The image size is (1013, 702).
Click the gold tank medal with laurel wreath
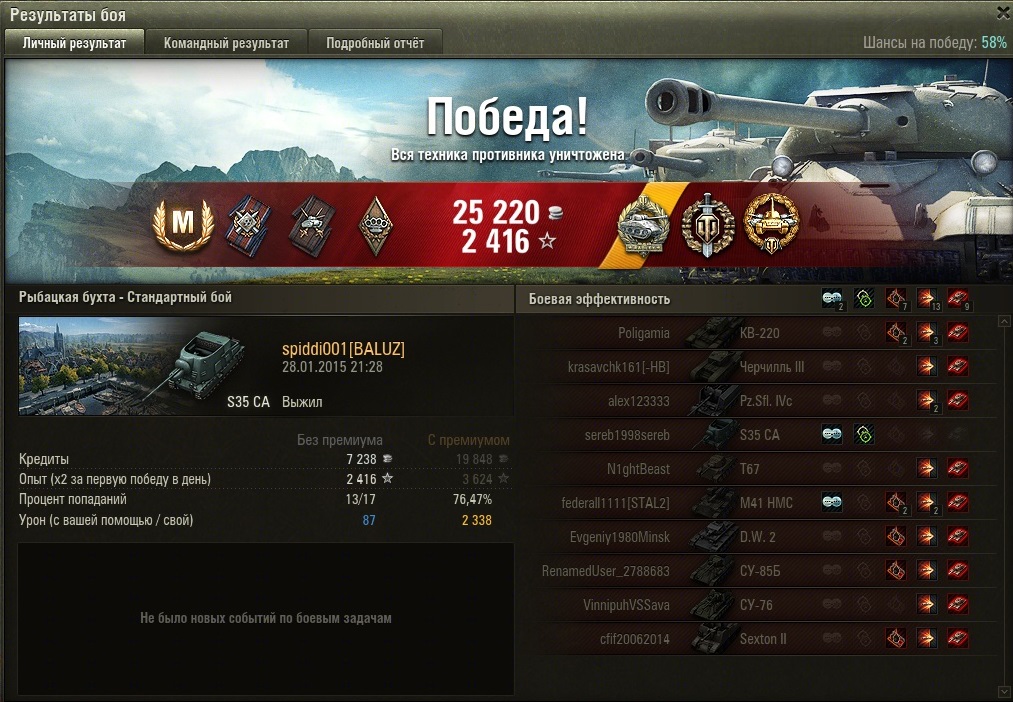point(772,225)
